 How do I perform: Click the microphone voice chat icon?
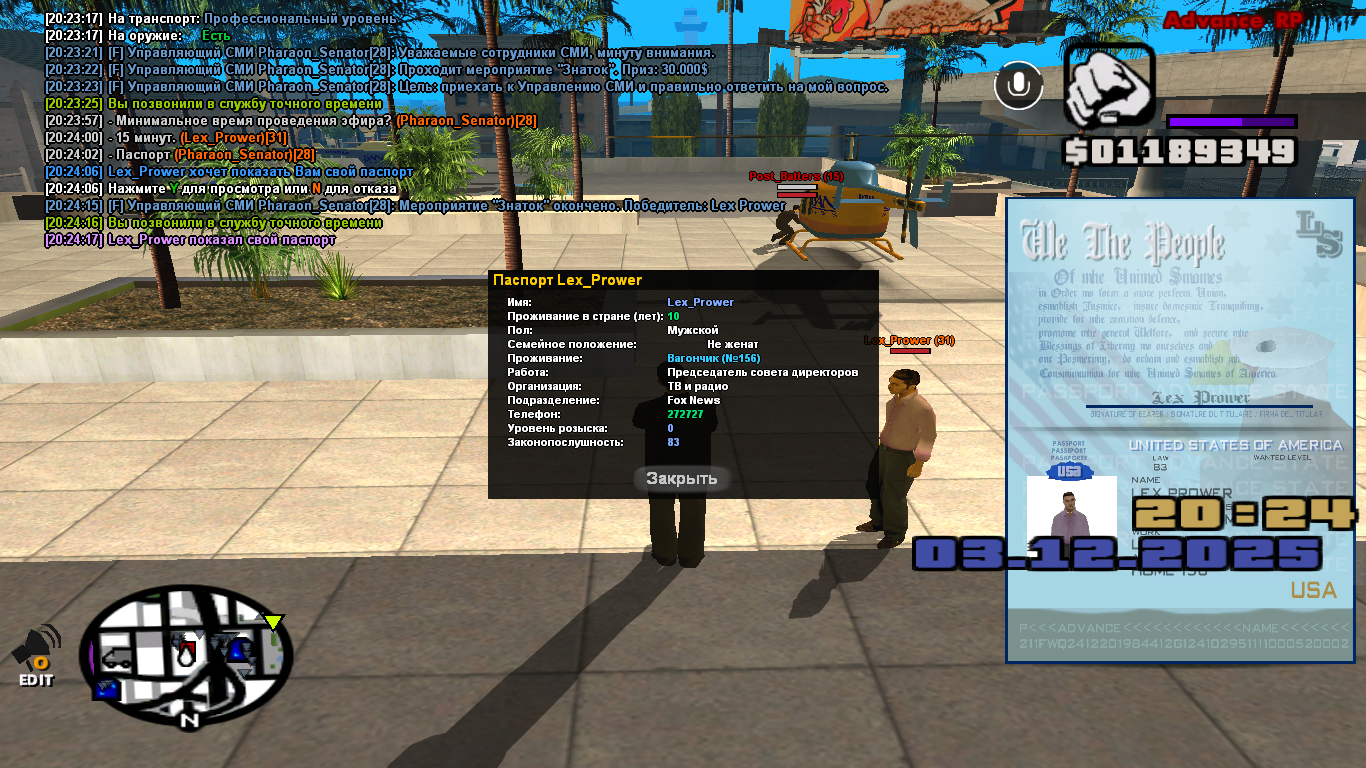pos(1018,86)
